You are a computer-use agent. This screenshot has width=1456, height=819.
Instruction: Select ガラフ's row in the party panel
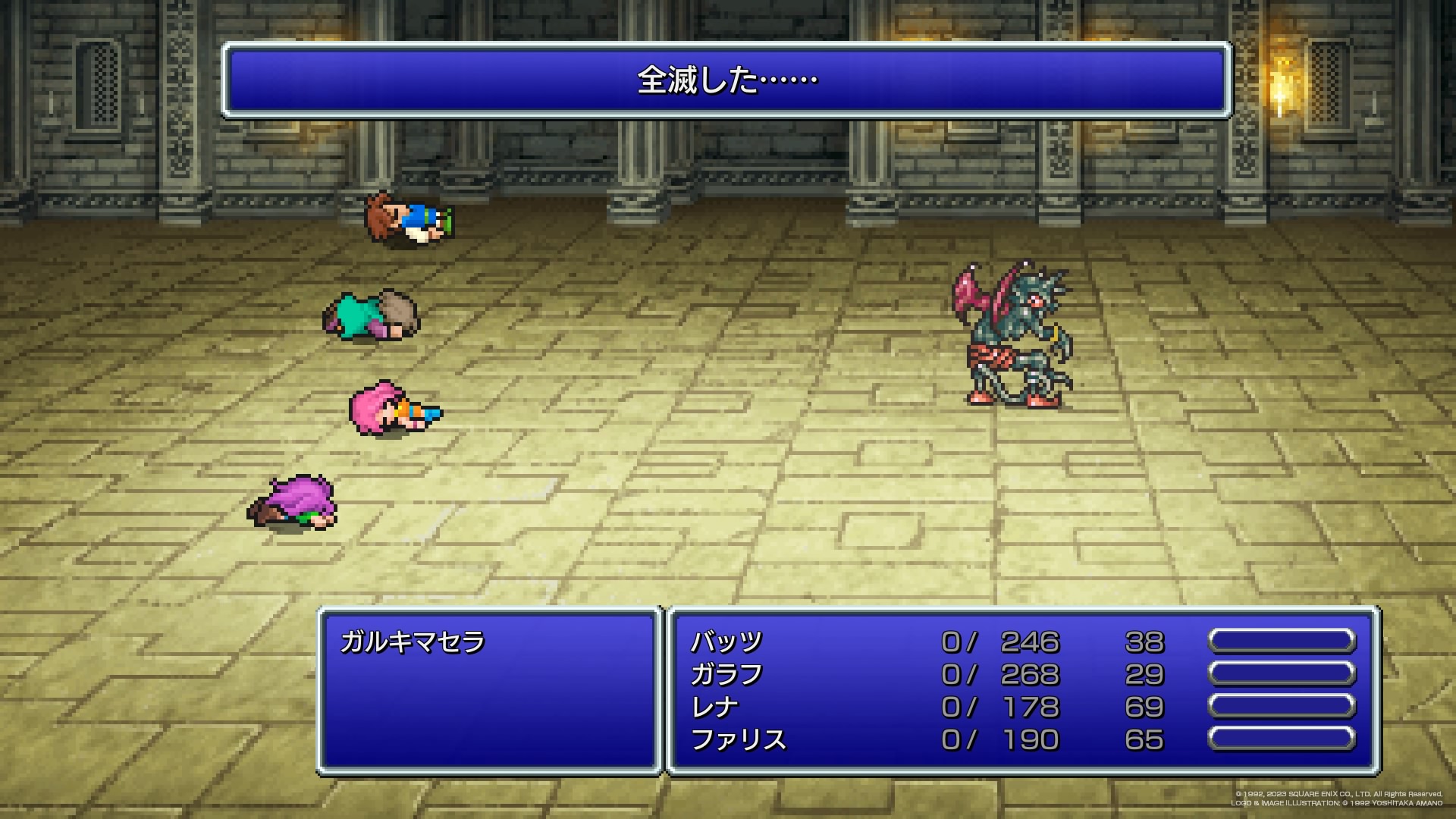pos(726,675)
